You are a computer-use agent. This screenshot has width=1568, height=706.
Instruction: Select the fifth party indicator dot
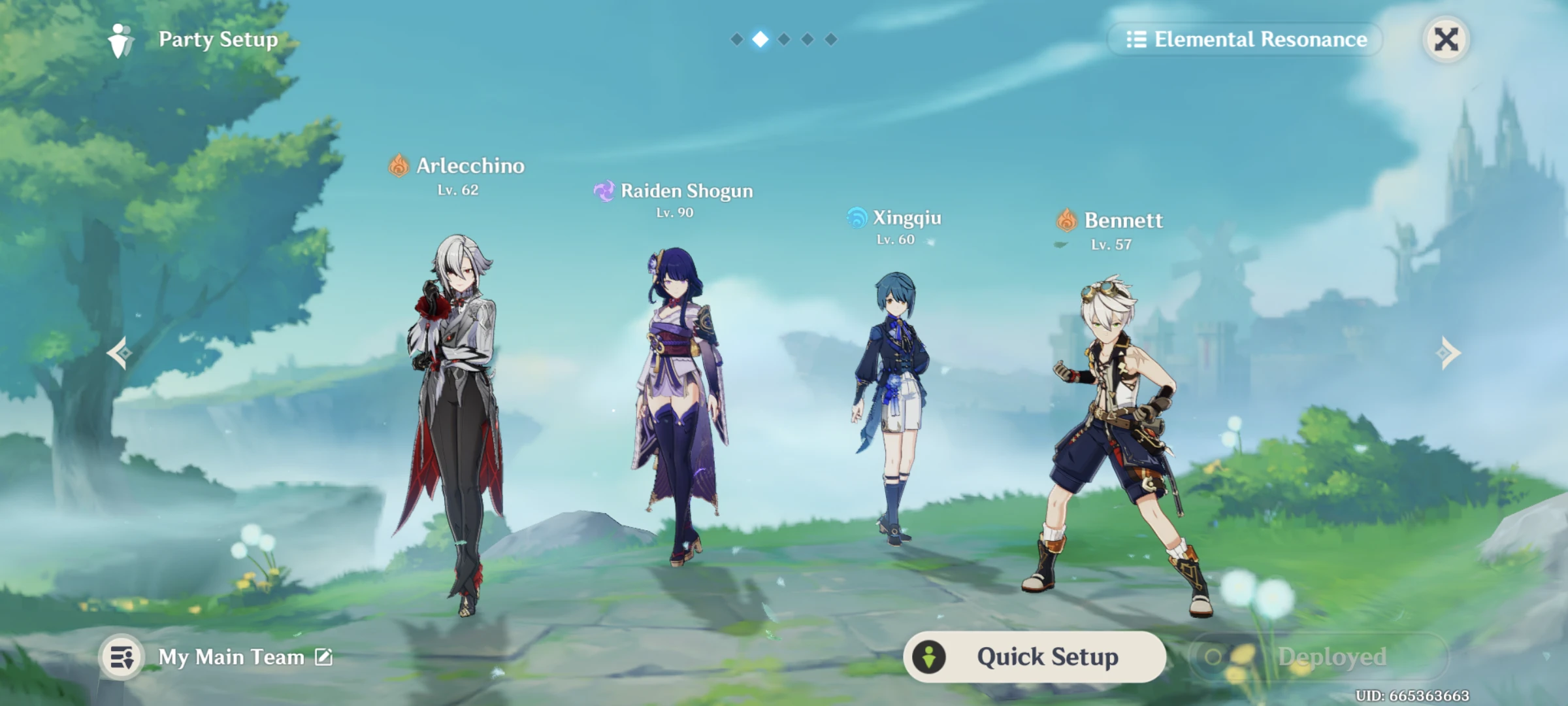832,39
